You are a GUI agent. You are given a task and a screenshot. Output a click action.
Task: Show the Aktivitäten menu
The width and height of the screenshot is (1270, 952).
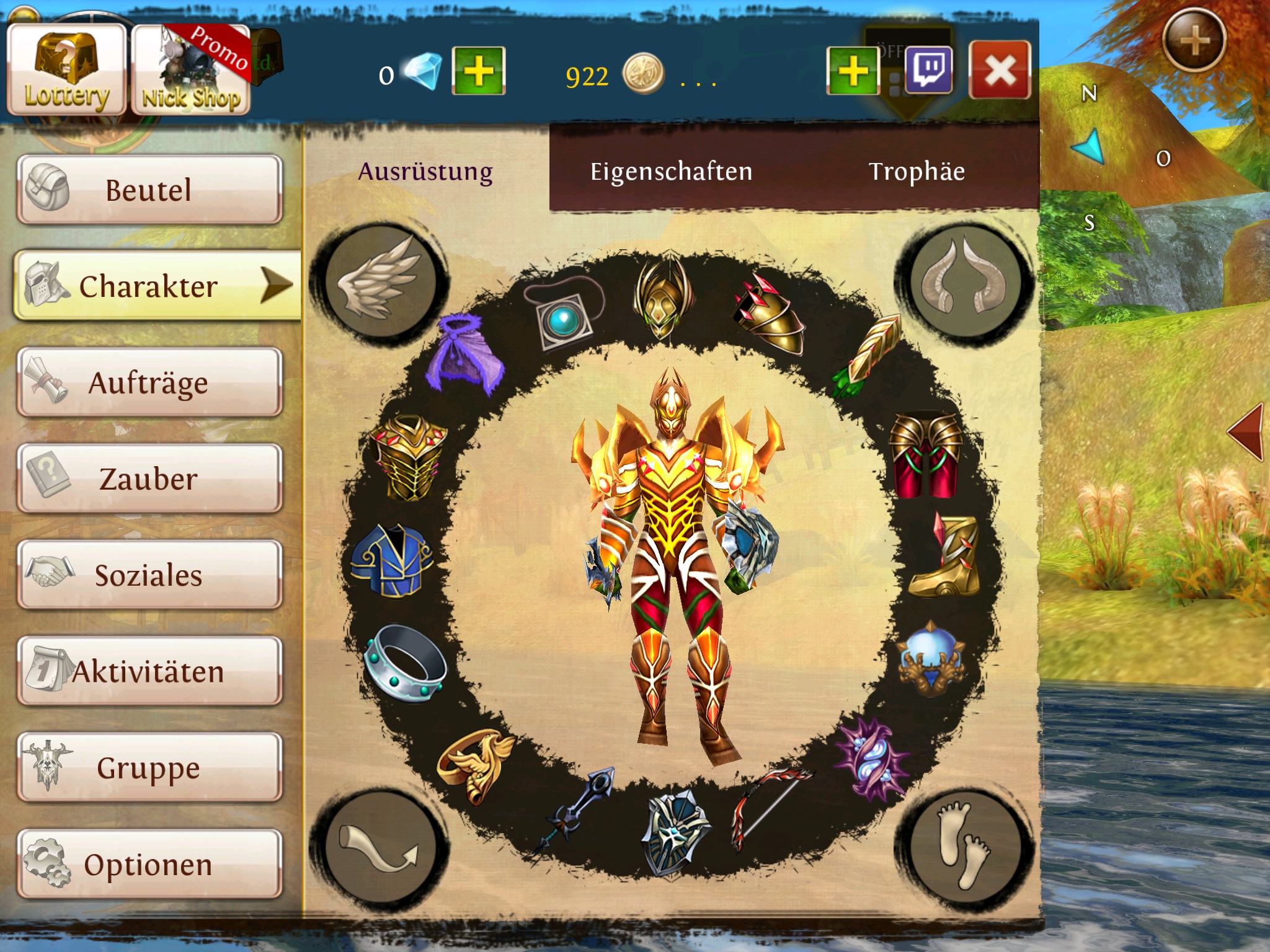point(149,671)
